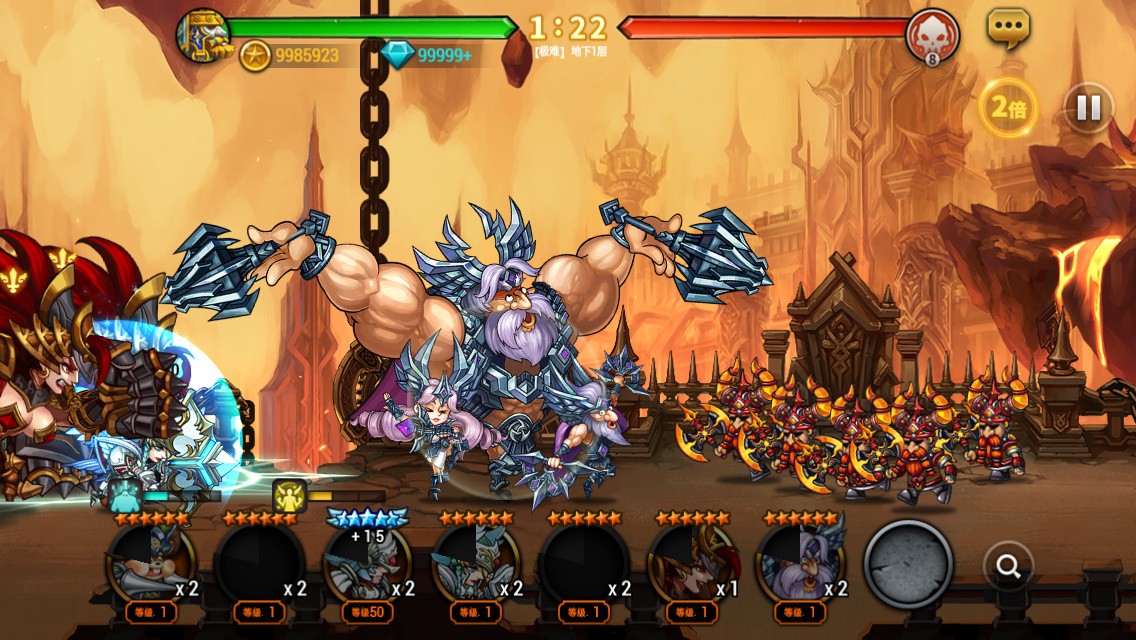Tap the magnifying glass zoom button
Screen dimensions: 1136x640
click(1008, 567)
